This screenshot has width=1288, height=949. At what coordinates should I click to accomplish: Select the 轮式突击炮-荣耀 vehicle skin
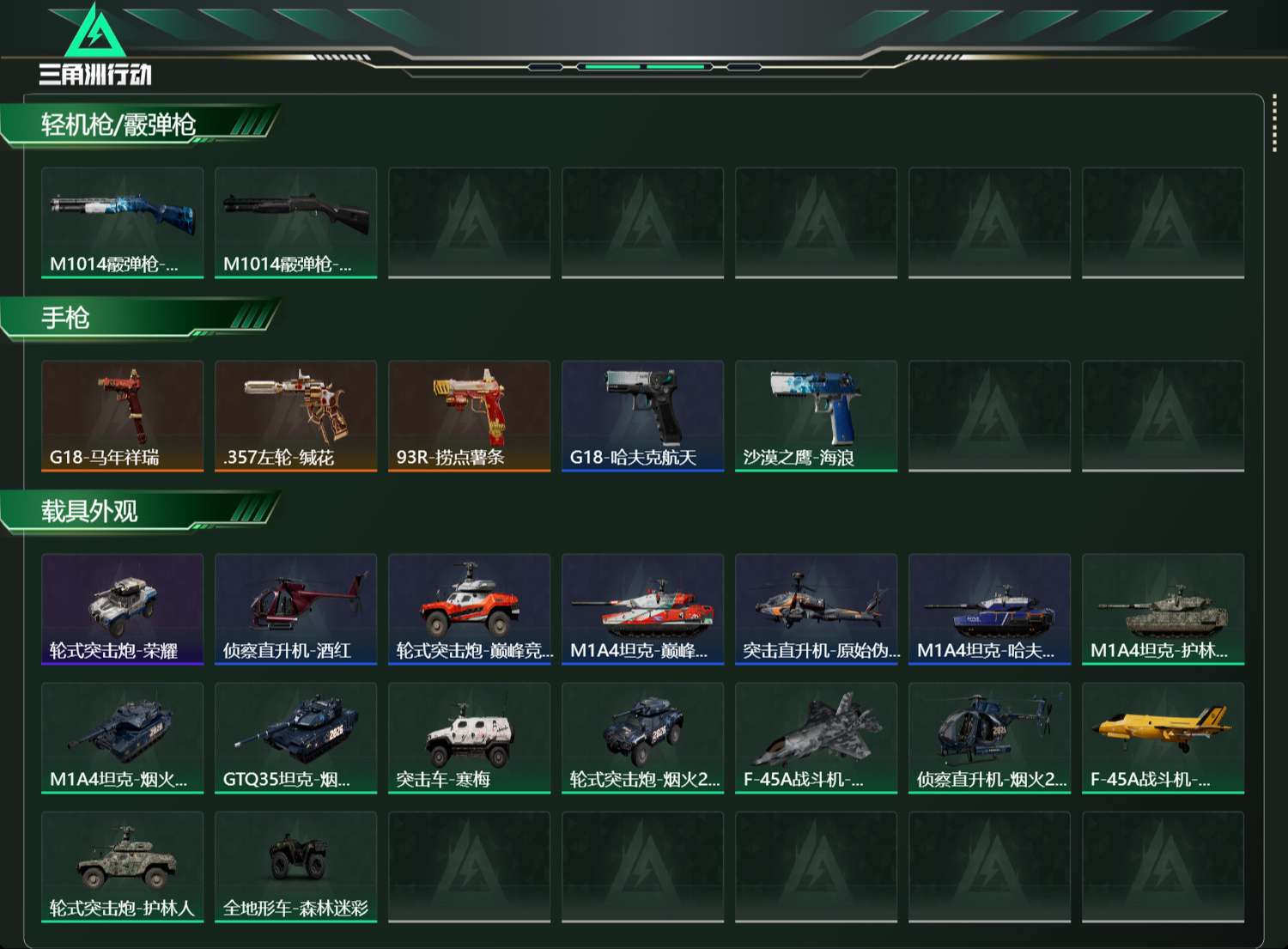point(123,609)
